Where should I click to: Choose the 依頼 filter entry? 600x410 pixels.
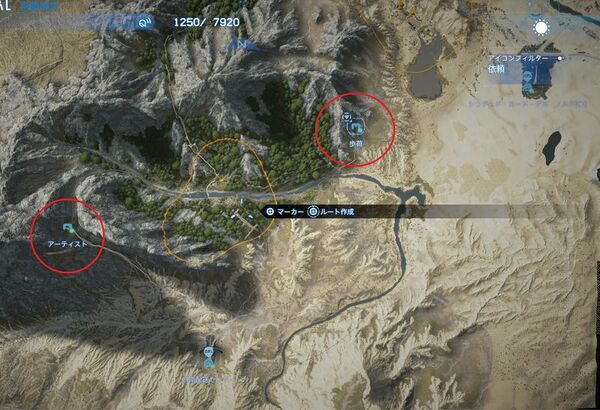(x=497, y=70)
